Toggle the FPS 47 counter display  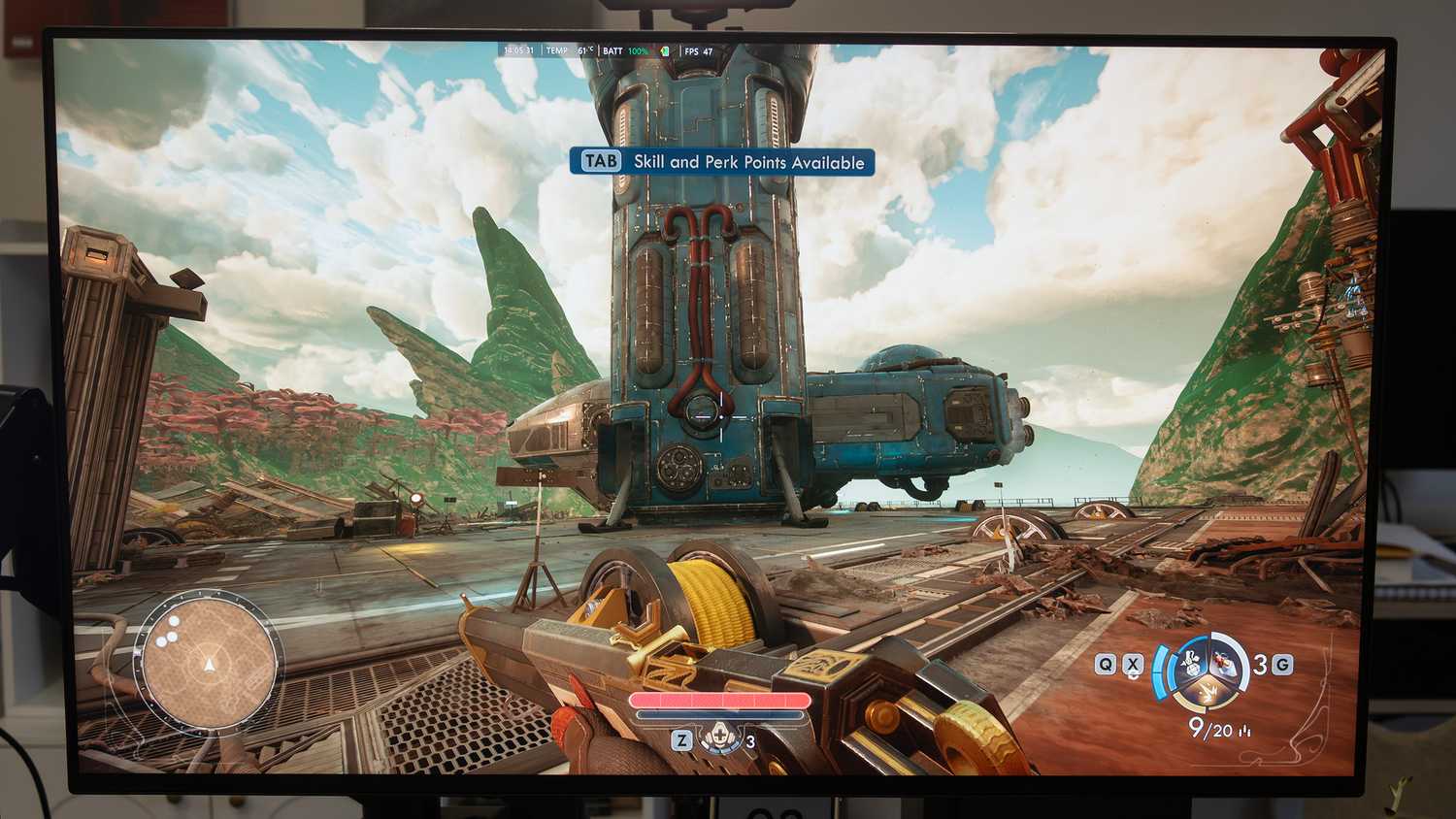697,51
